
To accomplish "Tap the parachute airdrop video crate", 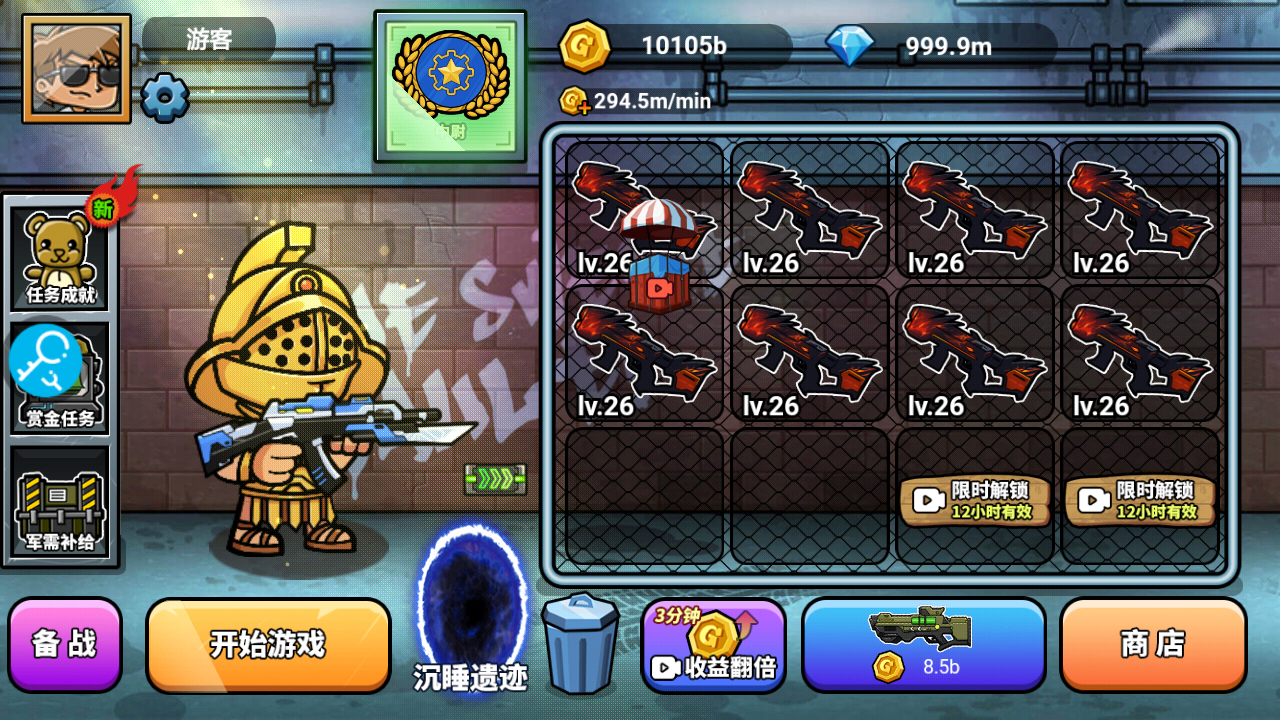I will click(657, 258).
